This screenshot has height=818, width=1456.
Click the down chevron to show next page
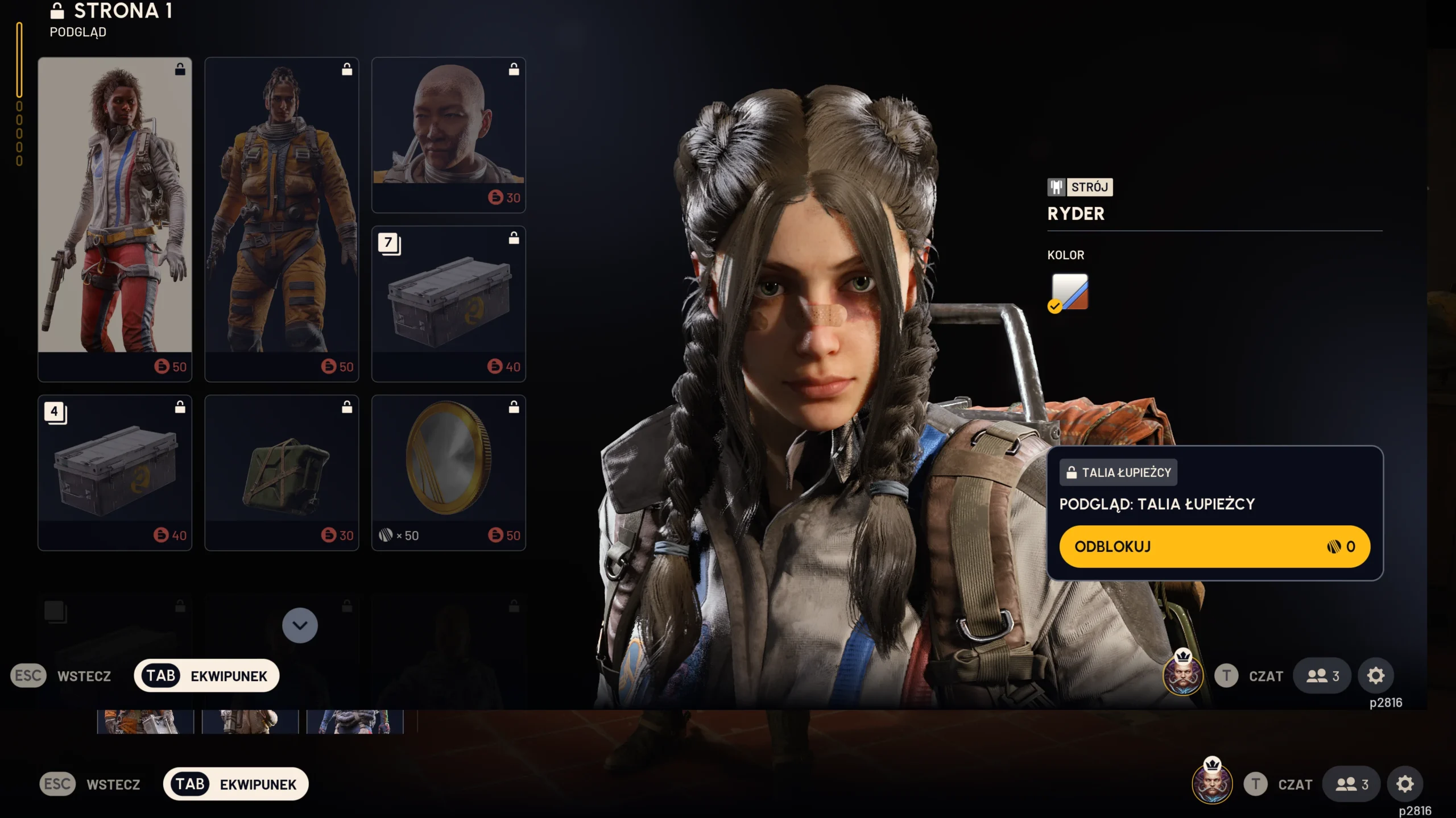coord(300,625)
